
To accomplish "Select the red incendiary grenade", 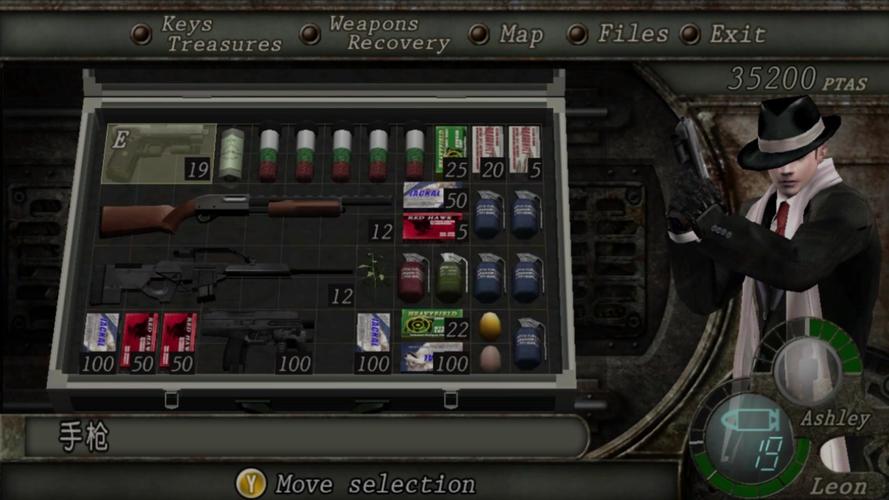I will (x=412, y=276).
